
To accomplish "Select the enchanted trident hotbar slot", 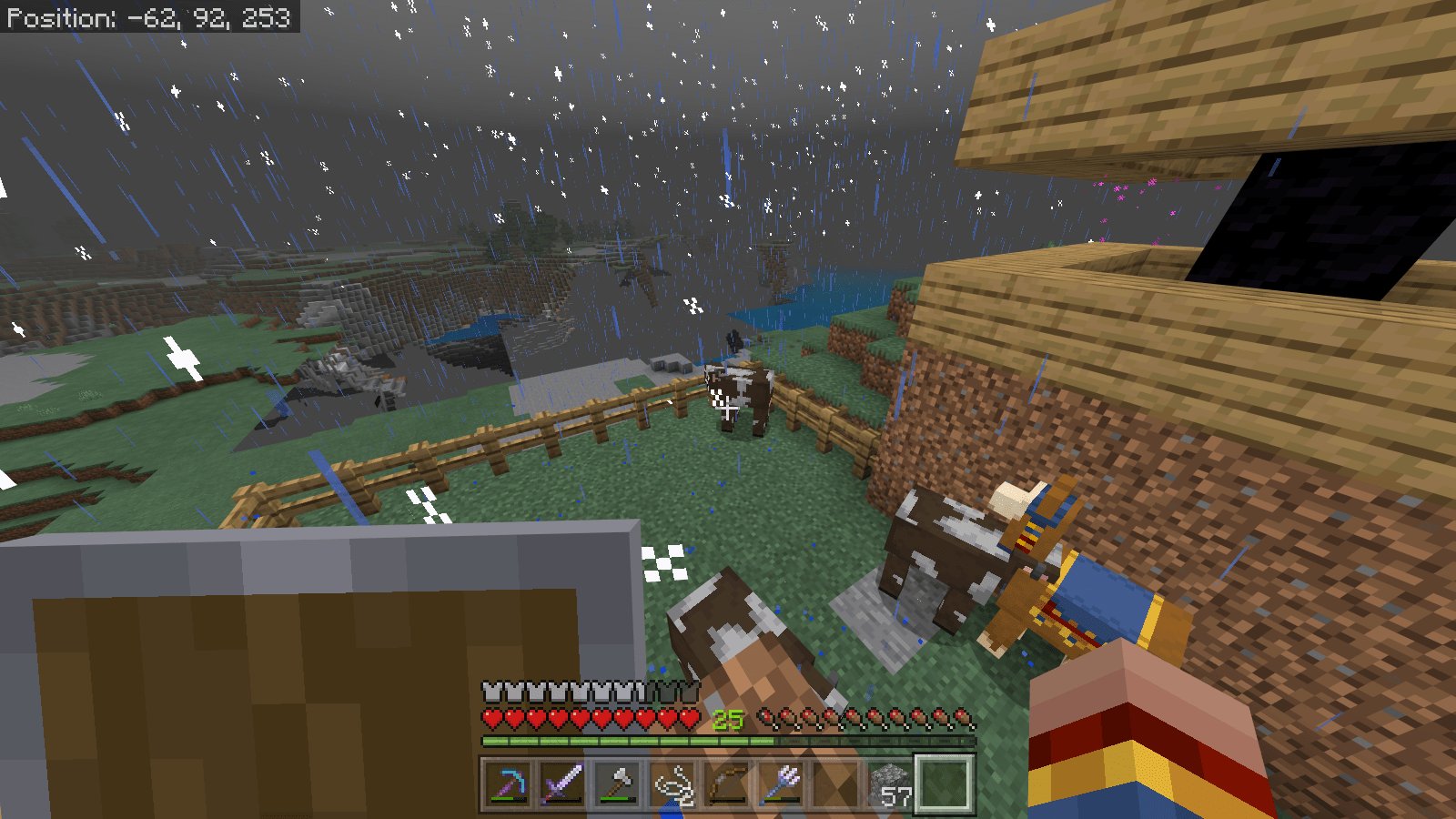I will (783, 782).
